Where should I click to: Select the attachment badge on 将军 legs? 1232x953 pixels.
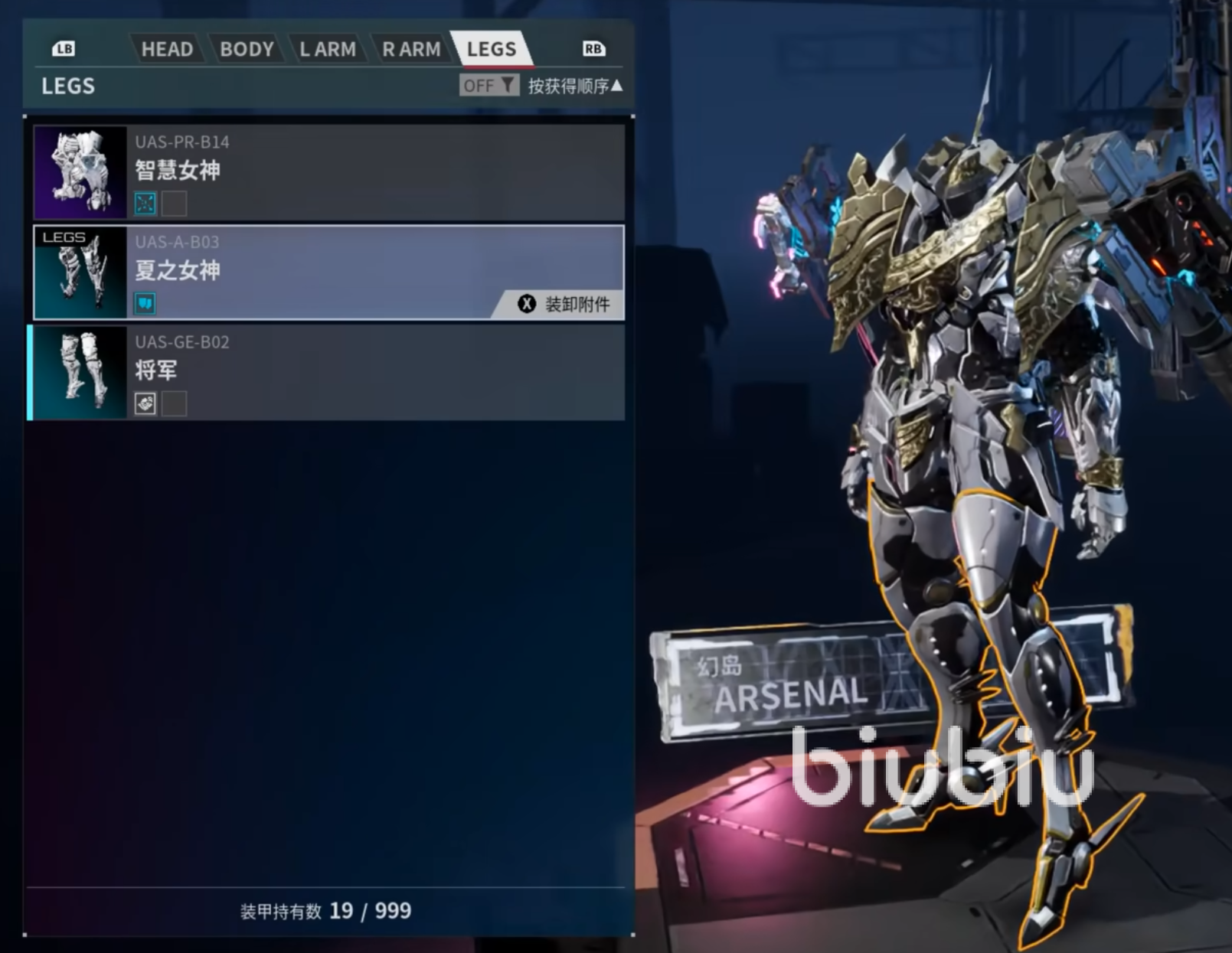coord(145,403)
